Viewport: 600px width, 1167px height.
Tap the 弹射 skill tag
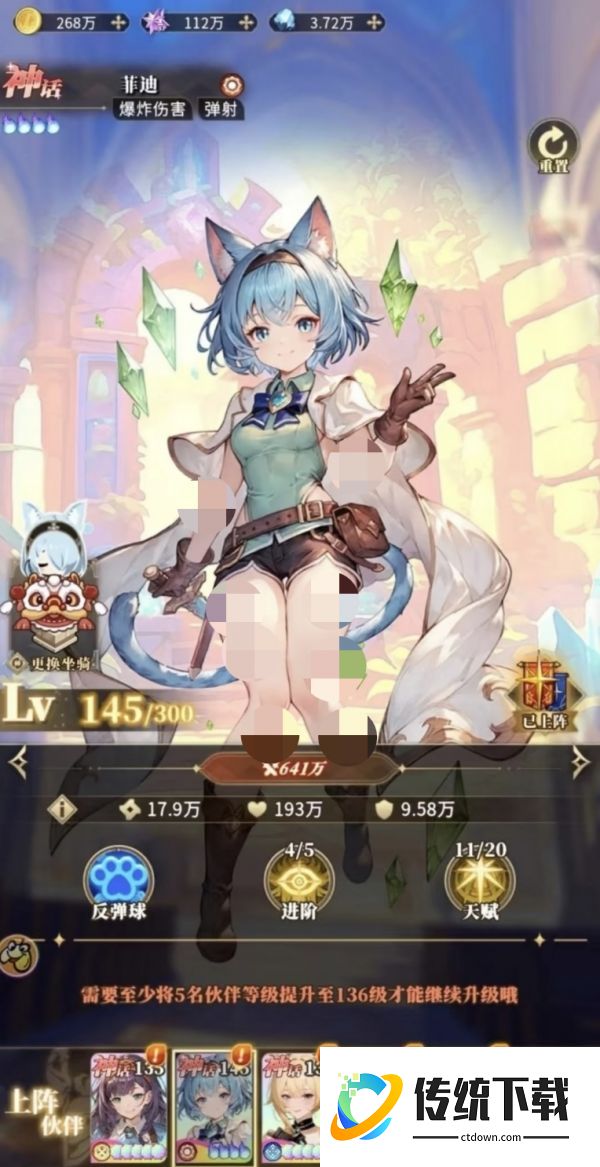pyautogui.click(x=219, y=109)
